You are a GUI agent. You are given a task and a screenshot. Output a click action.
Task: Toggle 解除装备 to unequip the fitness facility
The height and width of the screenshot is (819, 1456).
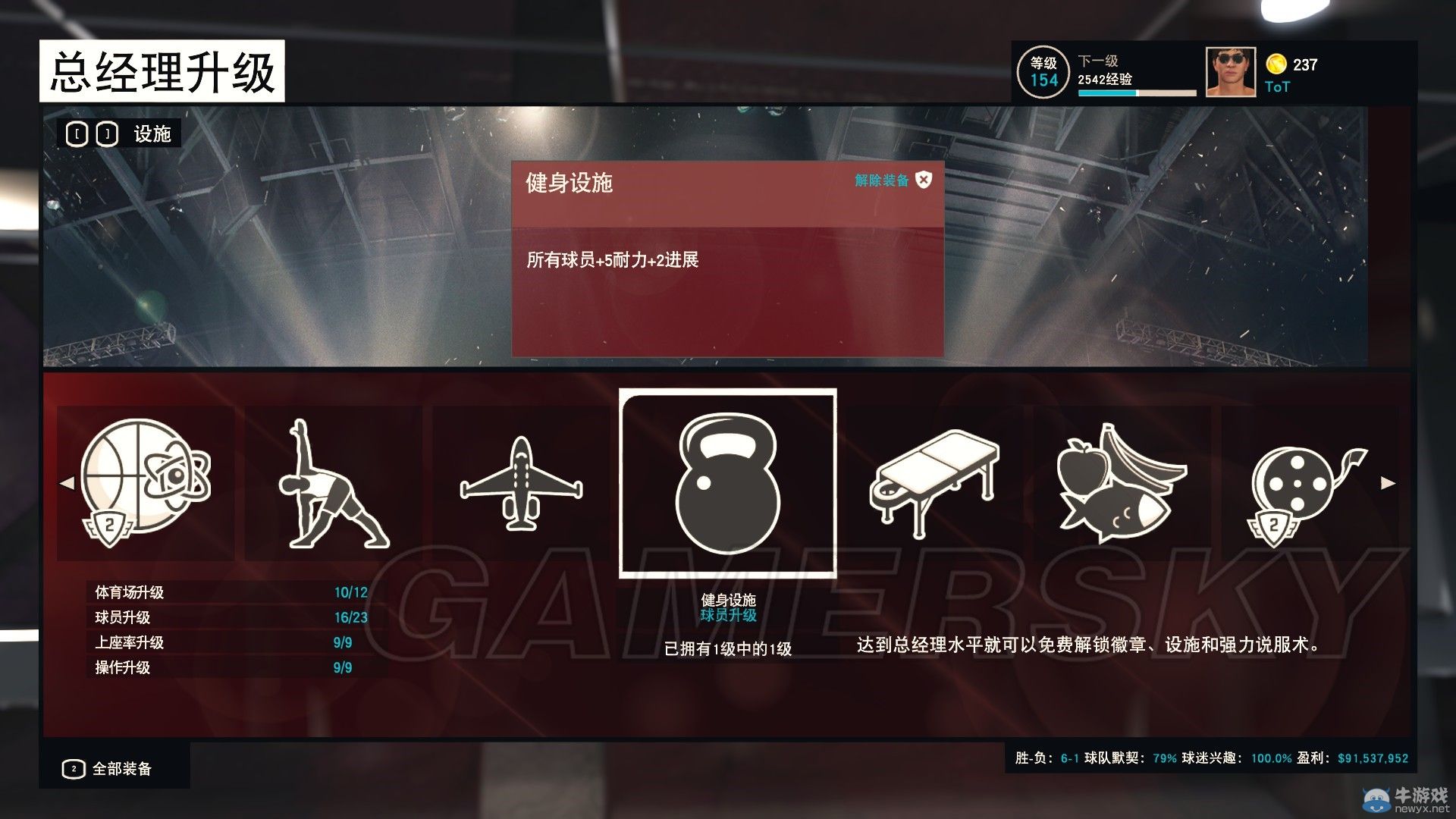[x=880, y=180]
